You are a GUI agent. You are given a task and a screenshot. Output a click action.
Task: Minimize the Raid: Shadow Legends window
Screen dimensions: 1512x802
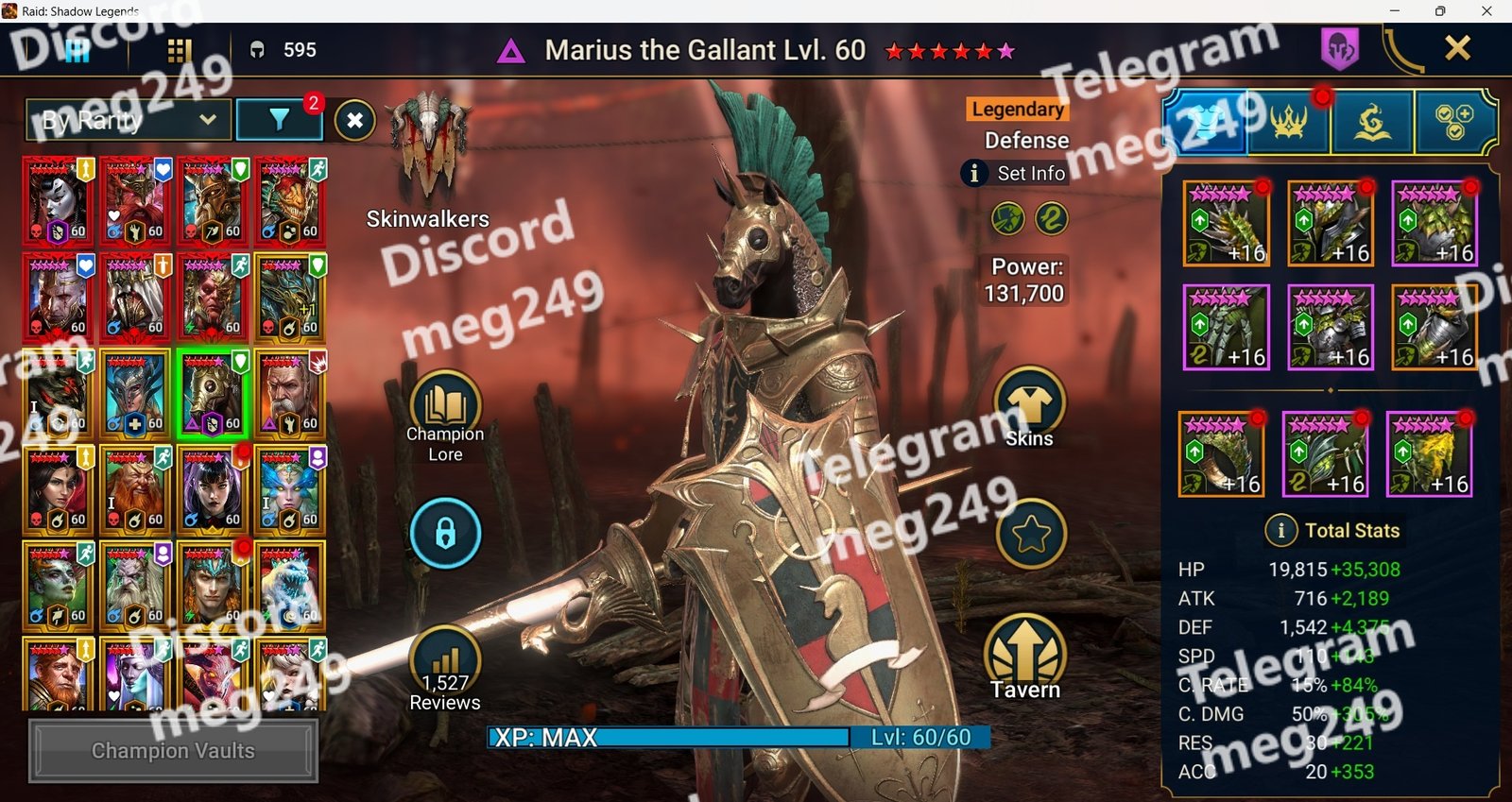pyautogui.click(x=1395, y=11)
